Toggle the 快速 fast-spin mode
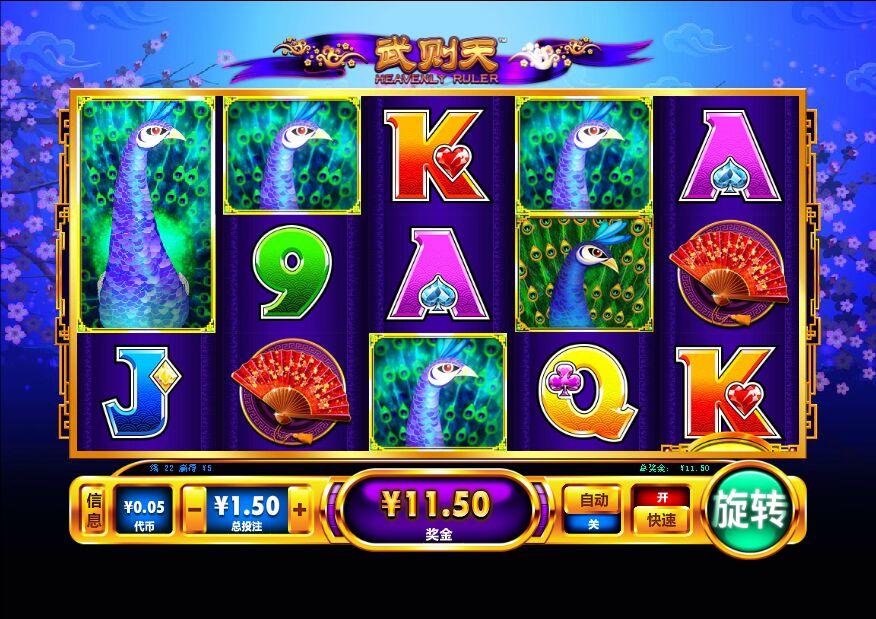 pos(661,519)
